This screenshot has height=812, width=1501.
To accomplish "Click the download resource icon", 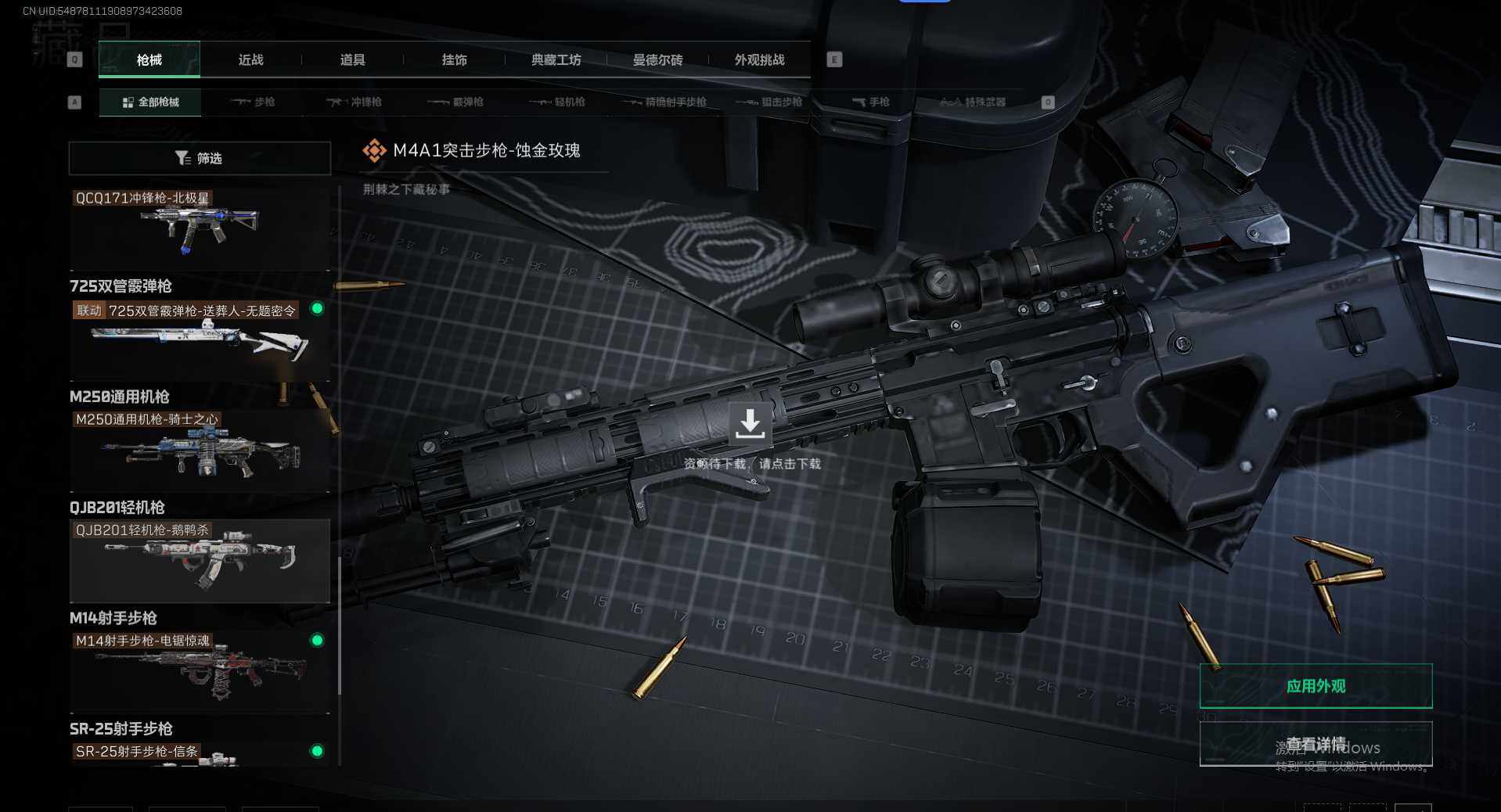I will point(750,424).
